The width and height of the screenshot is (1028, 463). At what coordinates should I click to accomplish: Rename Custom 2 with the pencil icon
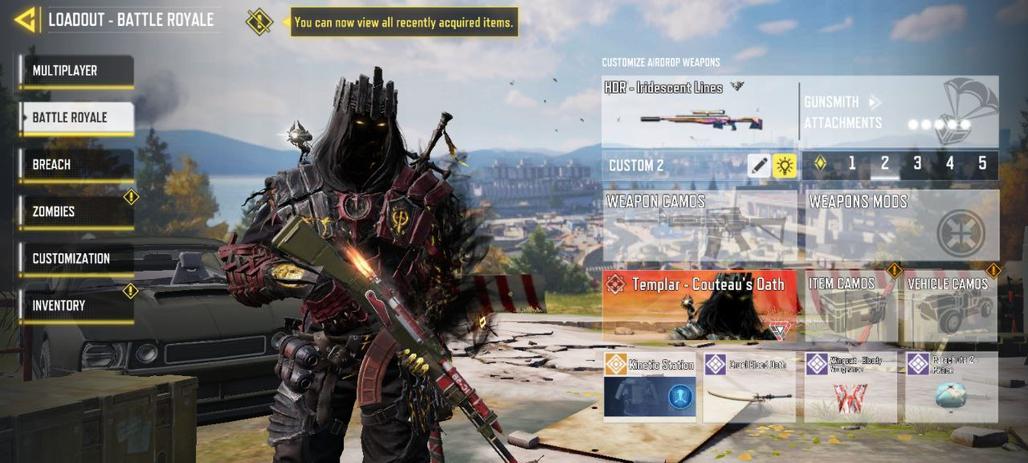tap(759, 166)
